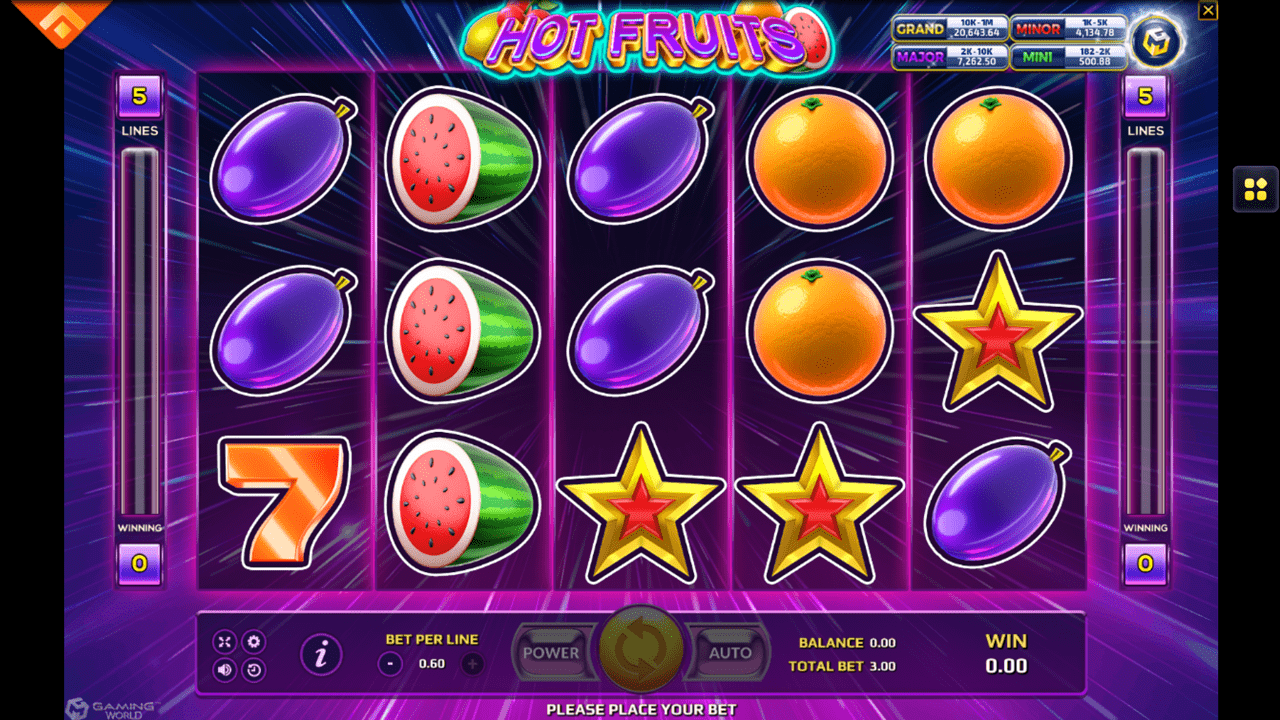View the GRAND jackpot panel

[x=950, y=29]
